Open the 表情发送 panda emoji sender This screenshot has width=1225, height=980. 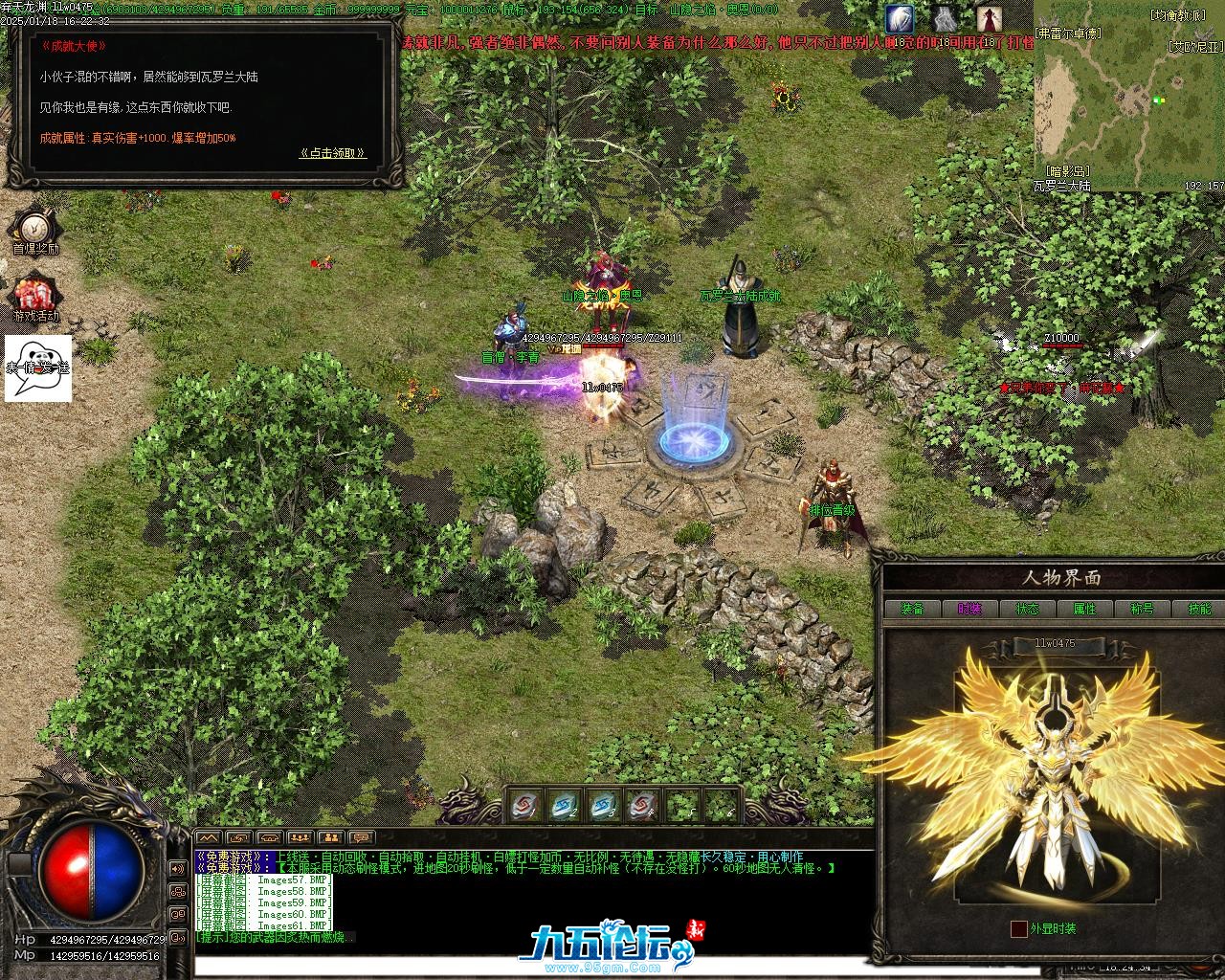coord(38,367)
